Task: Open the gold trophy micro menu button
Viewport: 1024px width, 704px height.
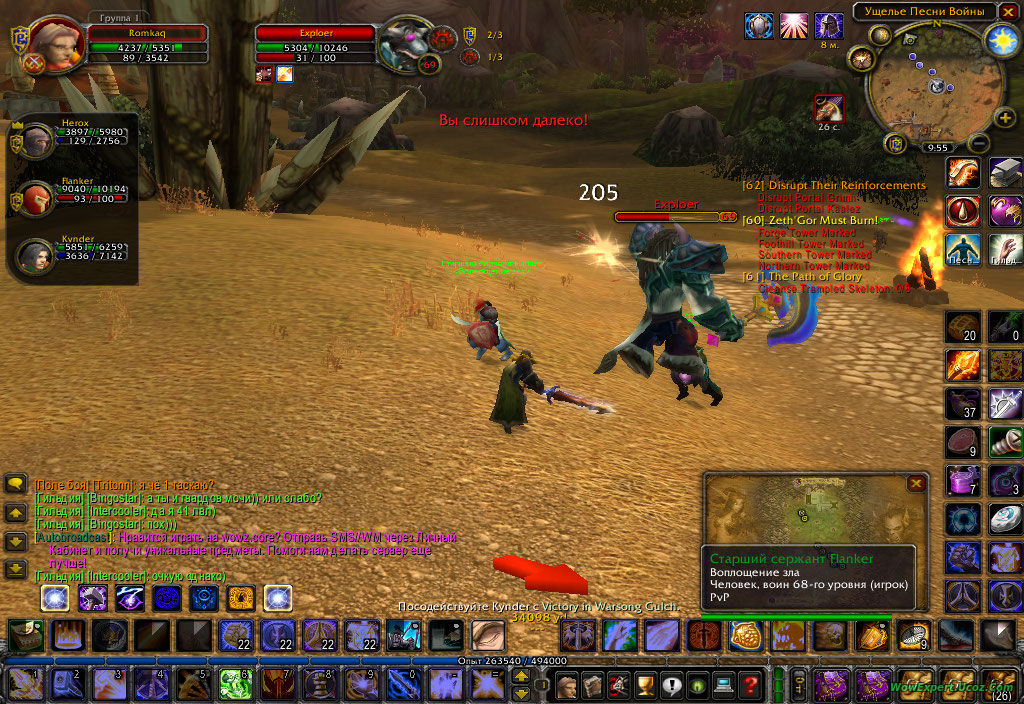Action: click(x=645, y=685)
